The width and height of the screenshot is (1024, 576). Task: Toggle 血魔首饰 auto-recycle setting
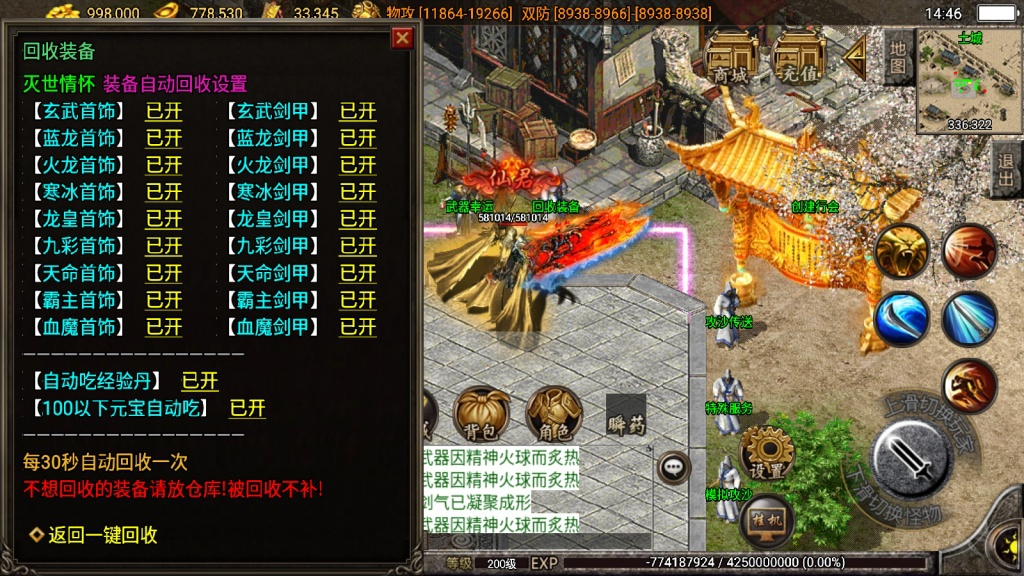pos(164,327)
